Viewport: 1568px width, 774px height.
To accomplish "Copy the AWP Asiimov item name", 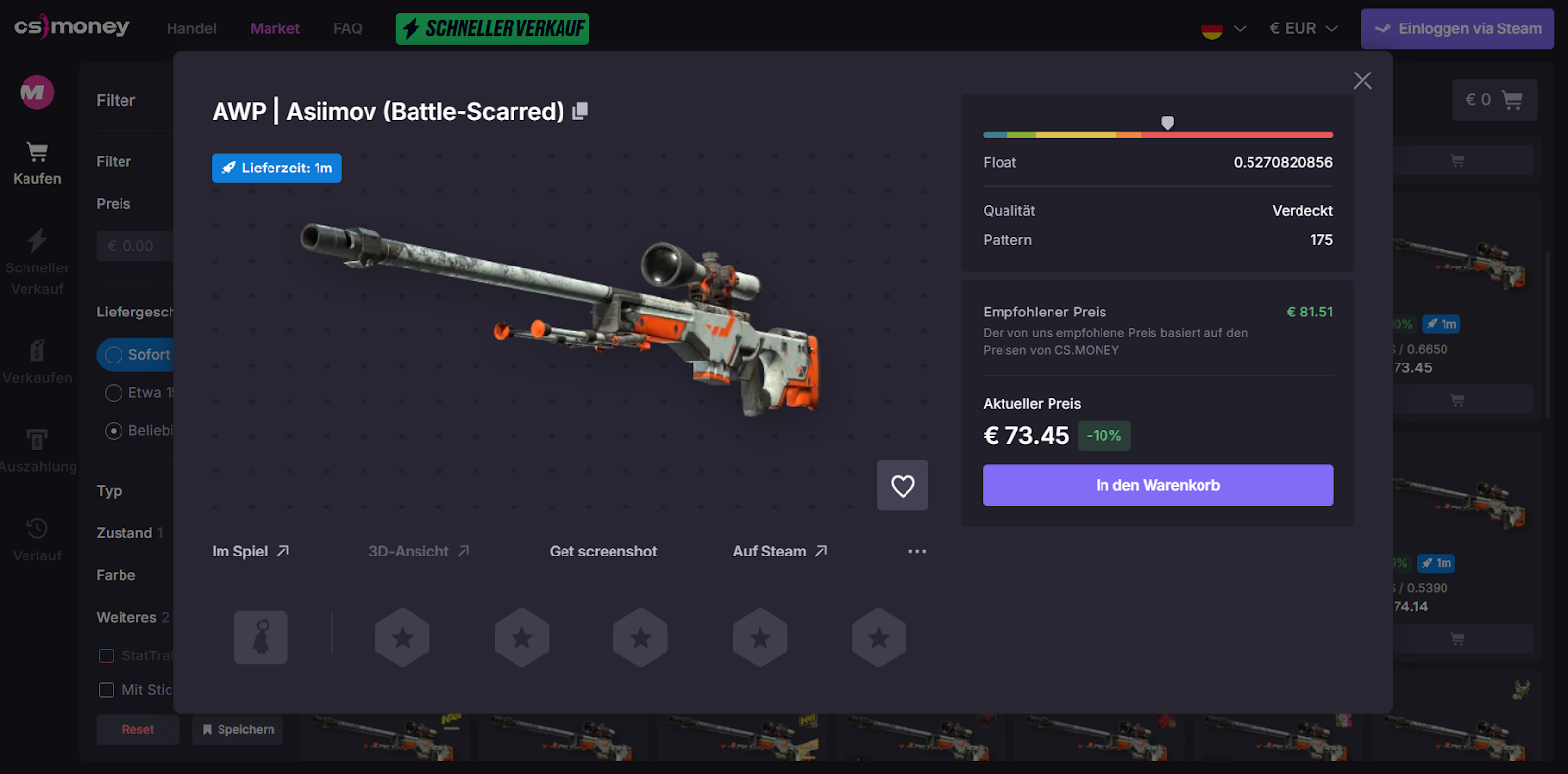I will (580, 111).
